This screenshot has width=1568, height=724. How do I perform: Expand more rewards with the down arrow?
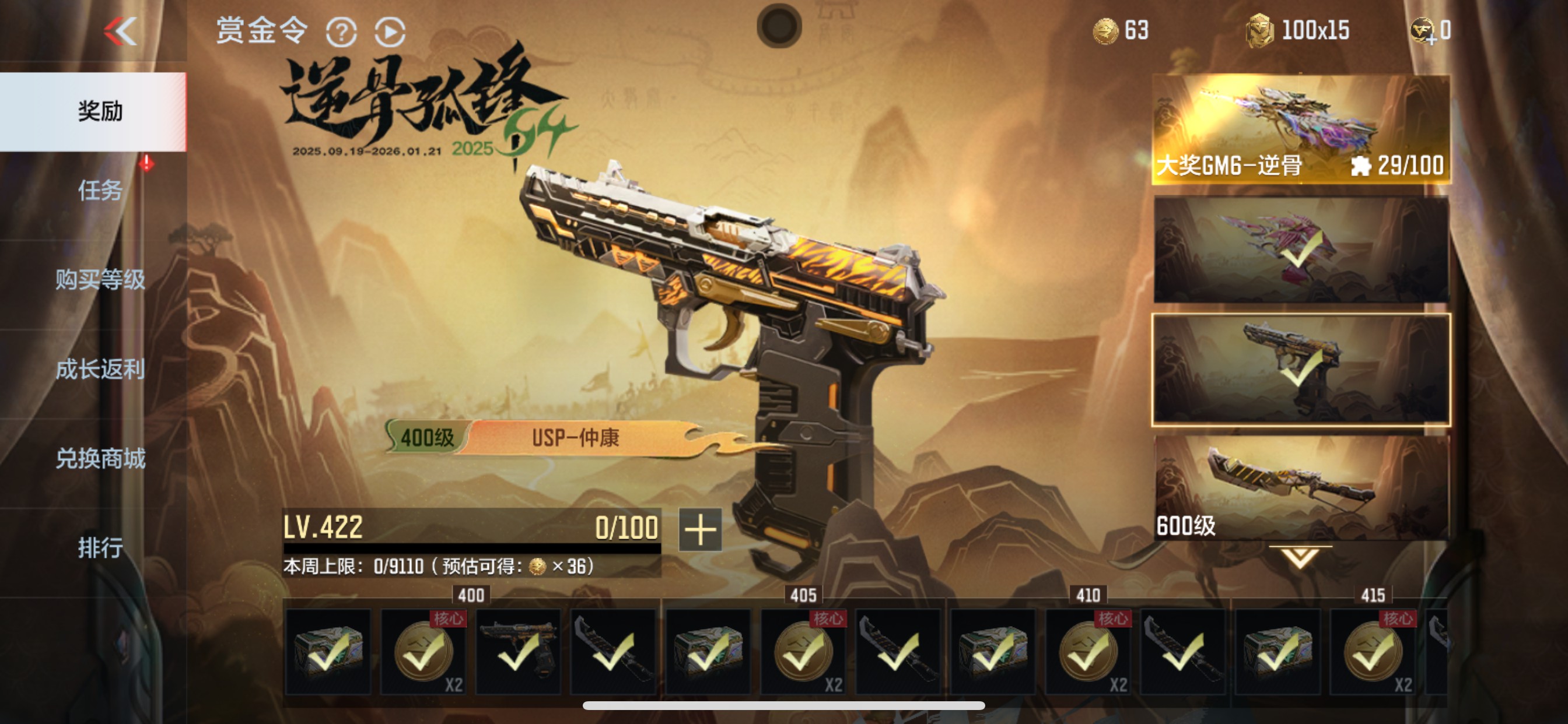tap(1300, 557)
